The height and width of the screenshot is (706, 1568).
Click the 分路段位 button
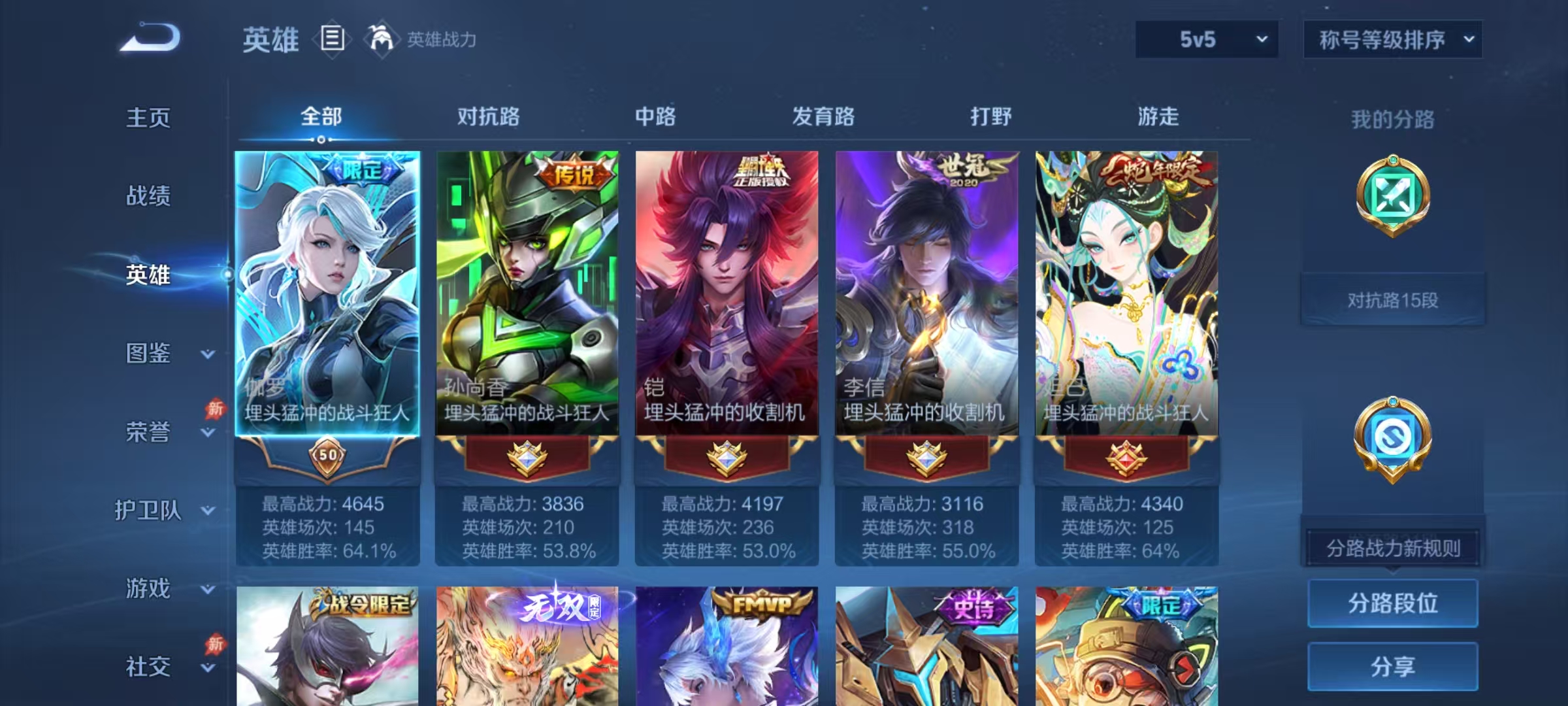pyautogui.click(x=1393, y=603)
